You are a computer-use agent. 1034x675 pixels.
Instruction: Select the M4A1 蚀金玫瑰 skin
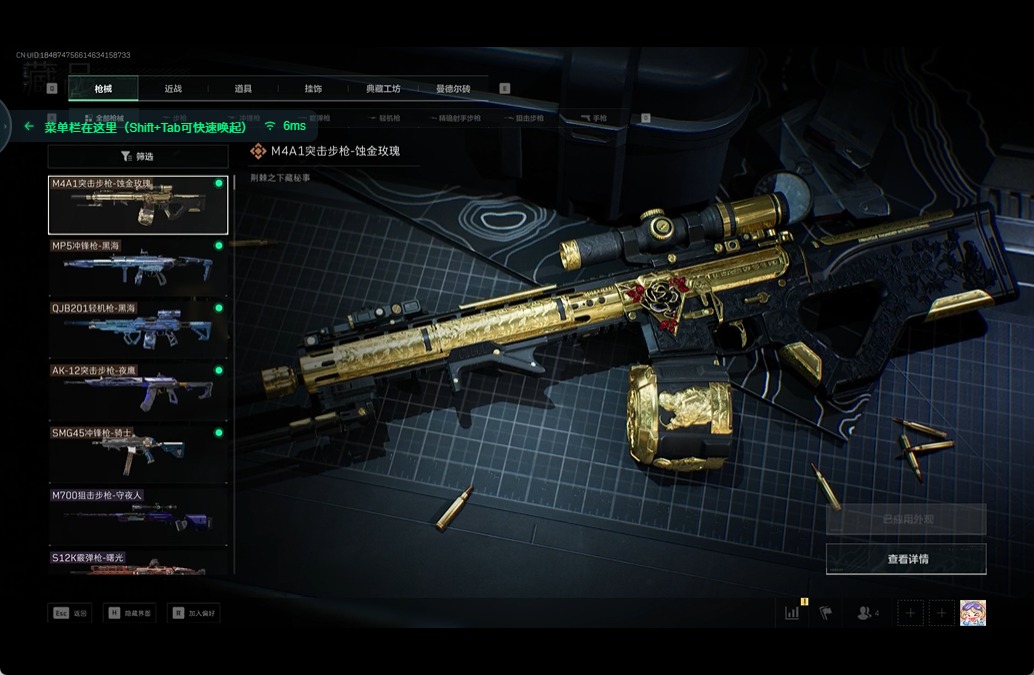138,205
